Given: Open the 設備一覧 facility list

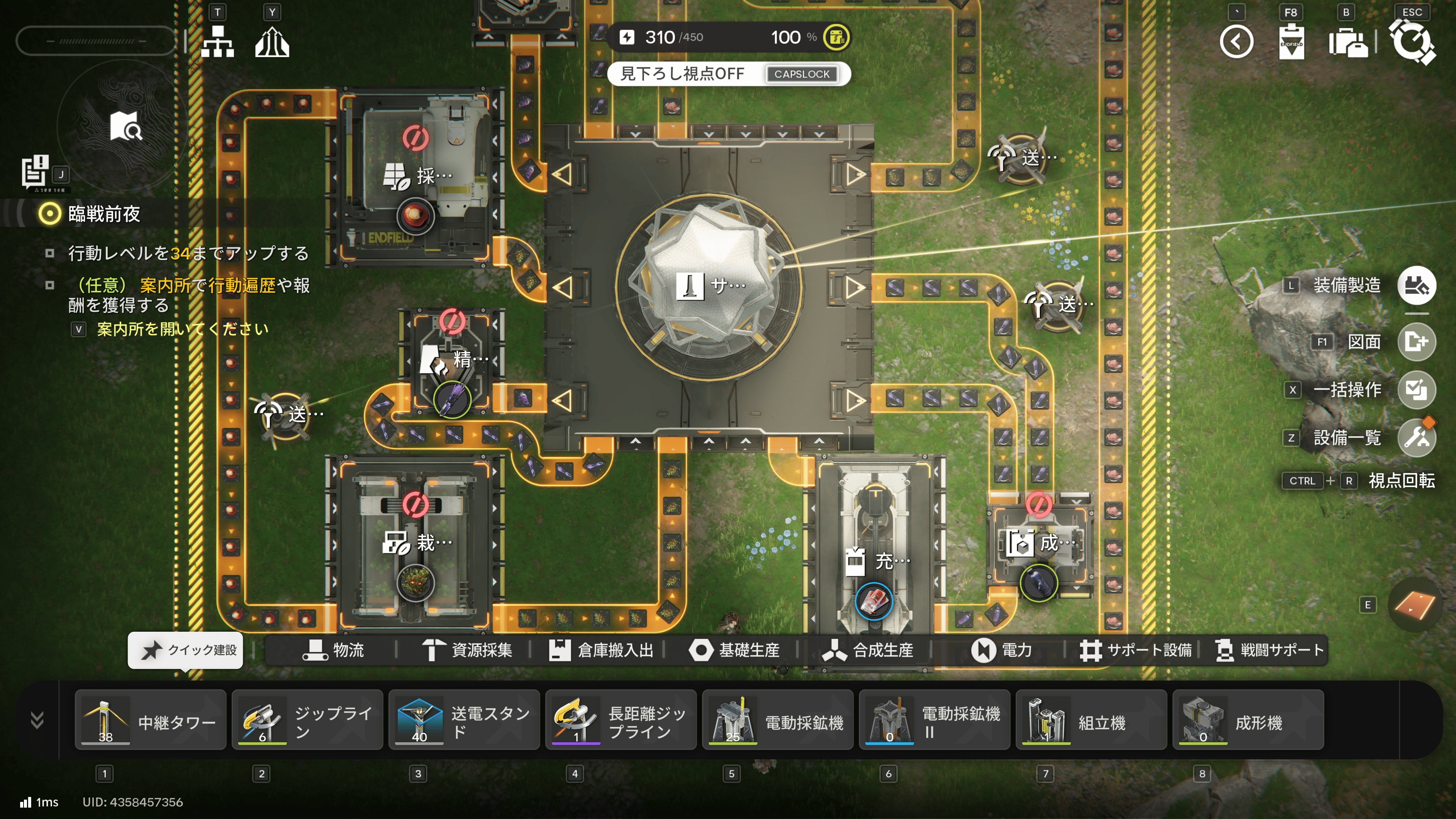Looking at the screenshot, I should tap(1416, 438).
